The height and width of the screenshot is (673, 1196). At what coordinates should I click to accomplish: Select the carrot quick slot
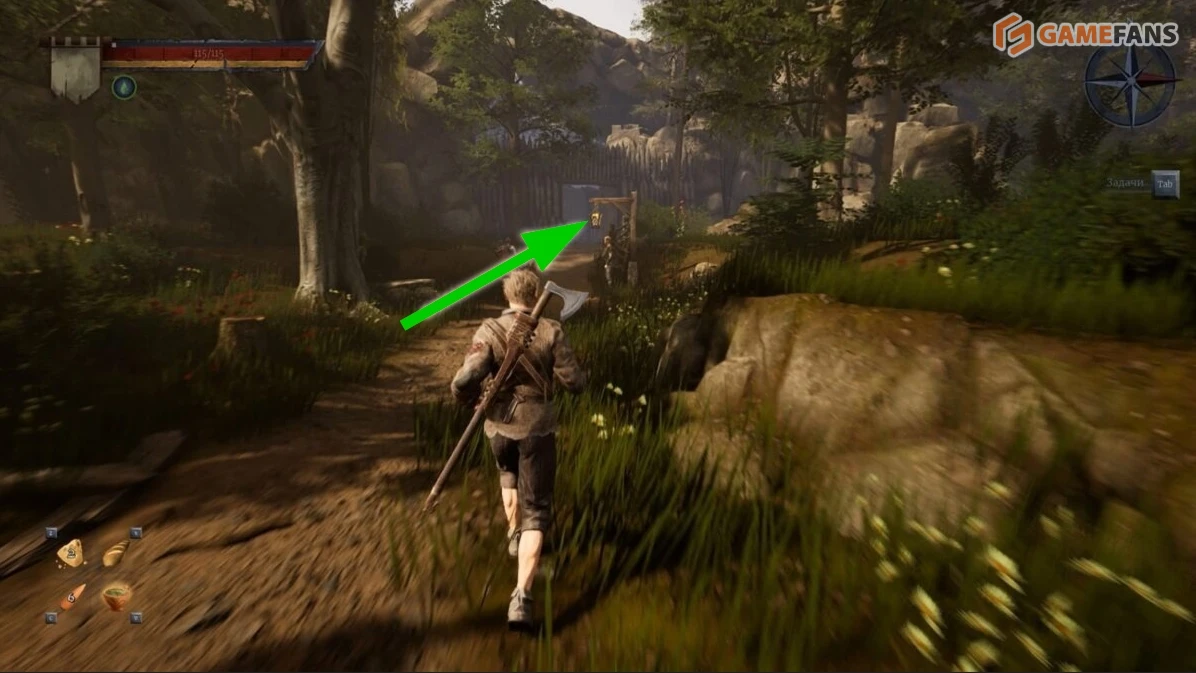71,598
